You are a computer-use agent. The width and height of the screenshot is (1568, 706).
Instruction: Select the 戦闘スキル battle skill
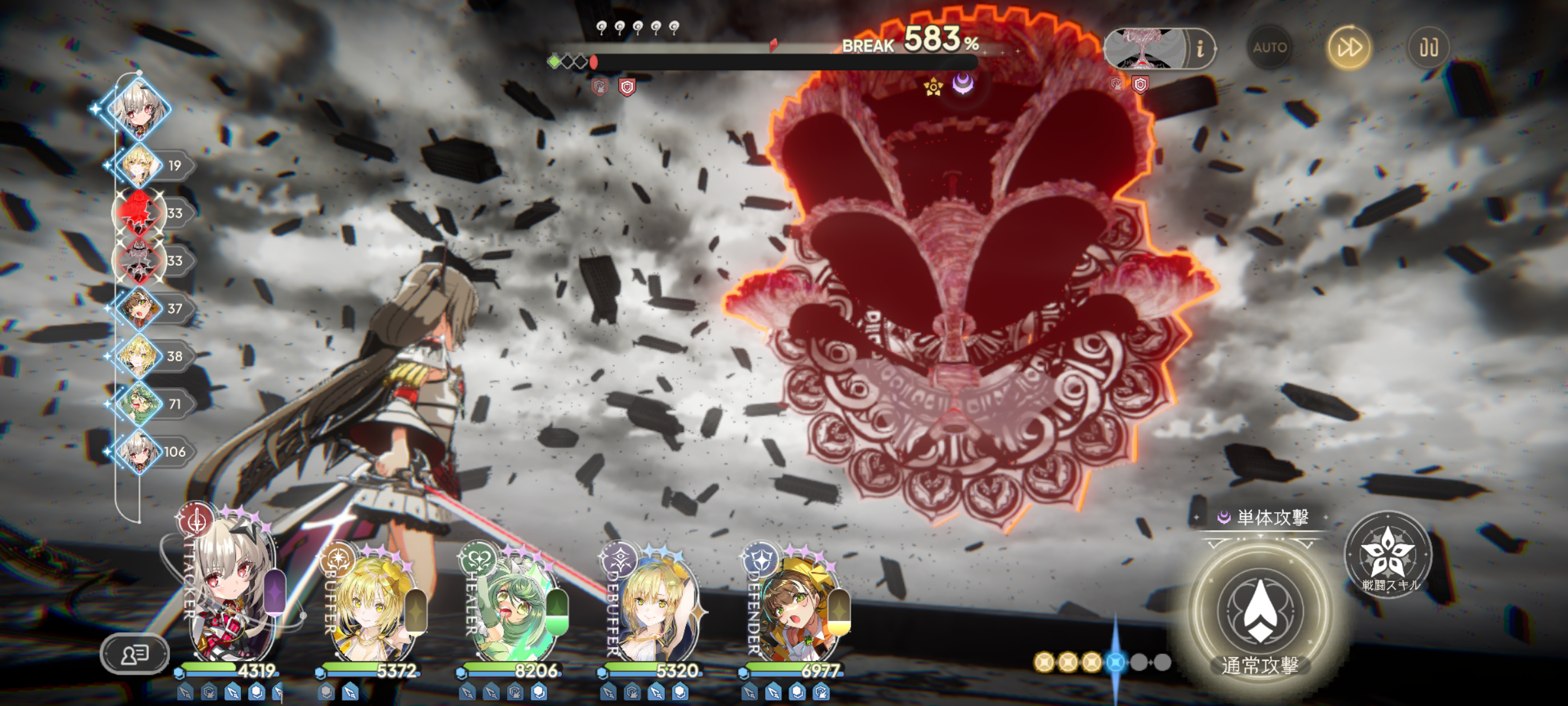[x=1388, y=556]
